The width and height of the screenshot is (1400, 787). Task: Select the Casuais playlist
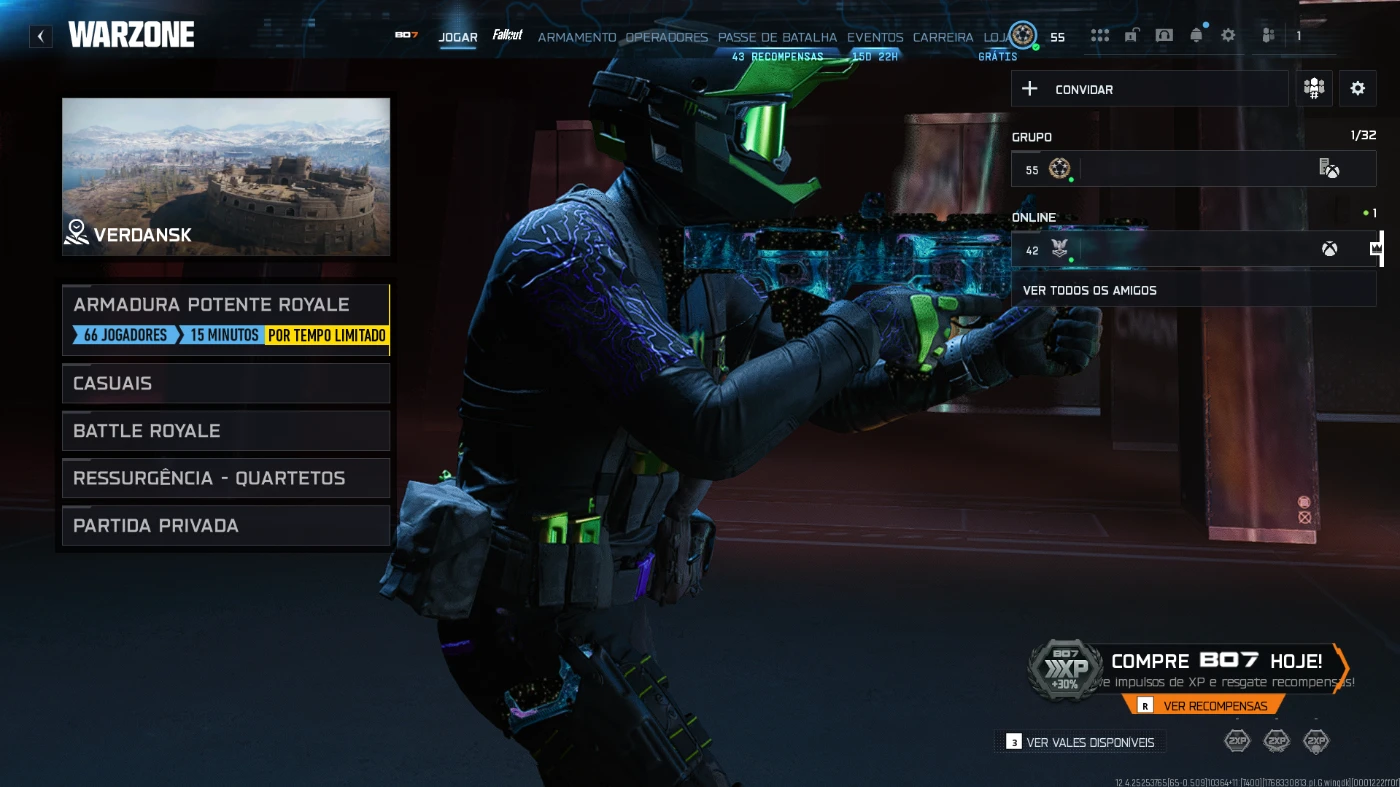coord(226,383)
